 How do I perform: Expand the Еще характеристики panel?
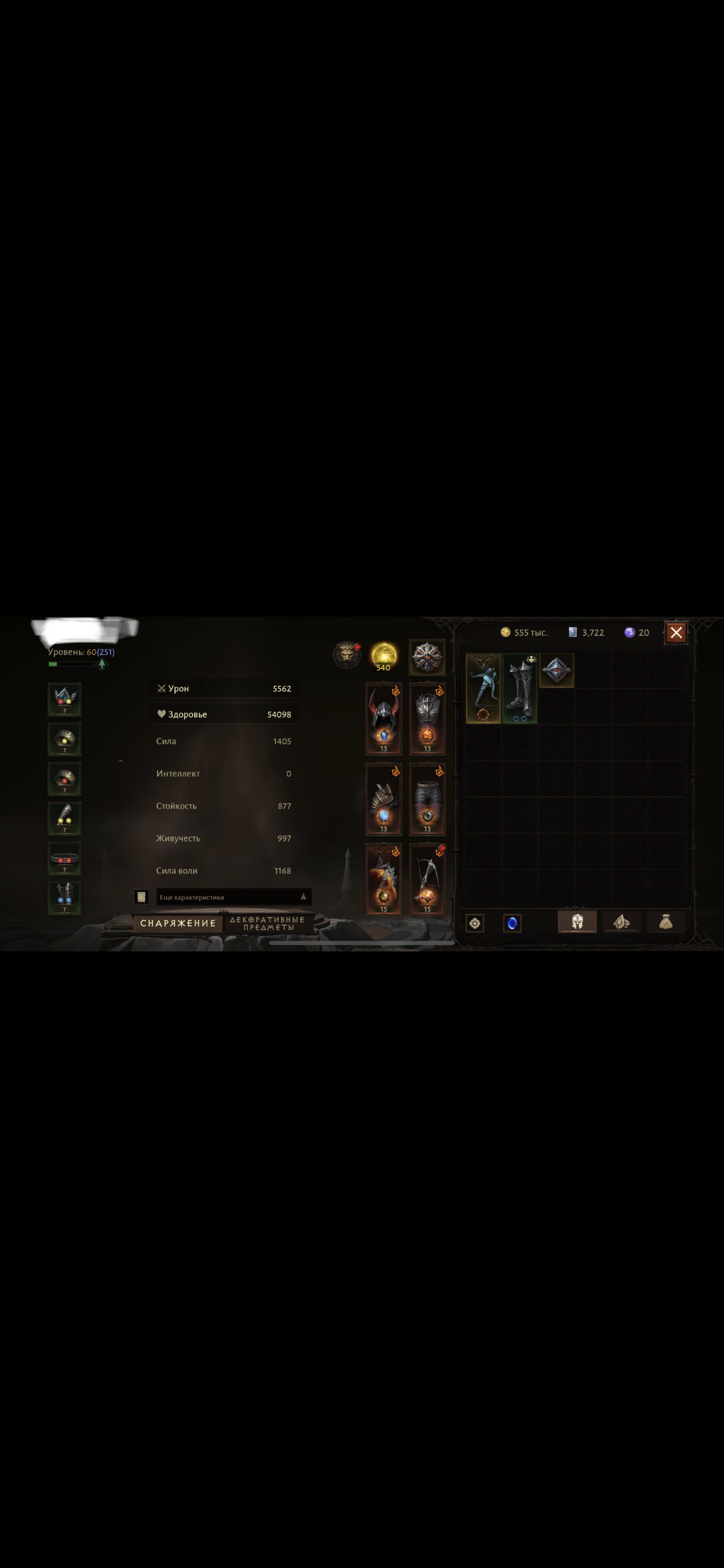[x=234, y=897]
